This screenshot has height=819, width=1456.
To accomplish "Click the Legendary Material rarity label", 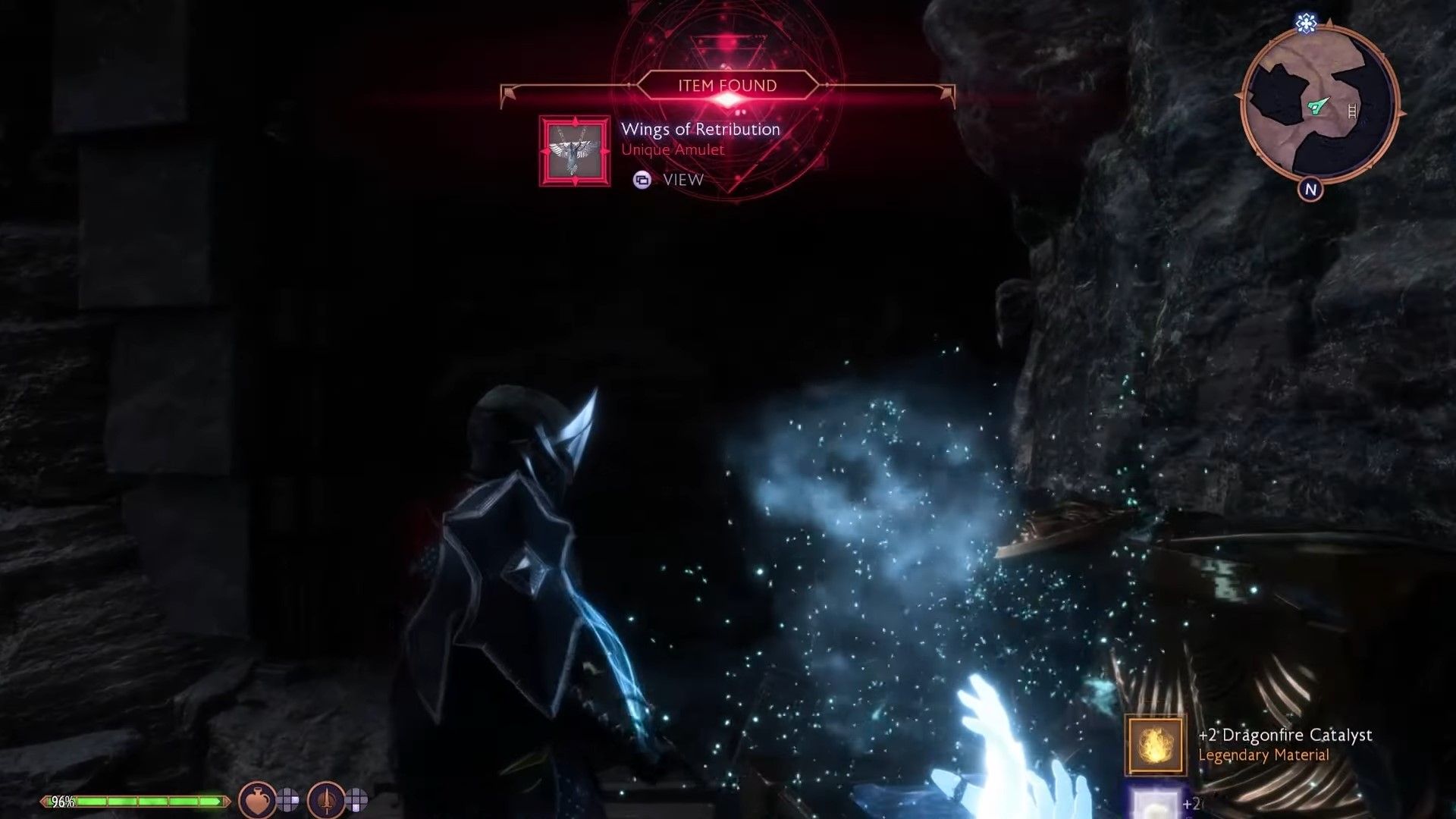I will click(1263, 755).
